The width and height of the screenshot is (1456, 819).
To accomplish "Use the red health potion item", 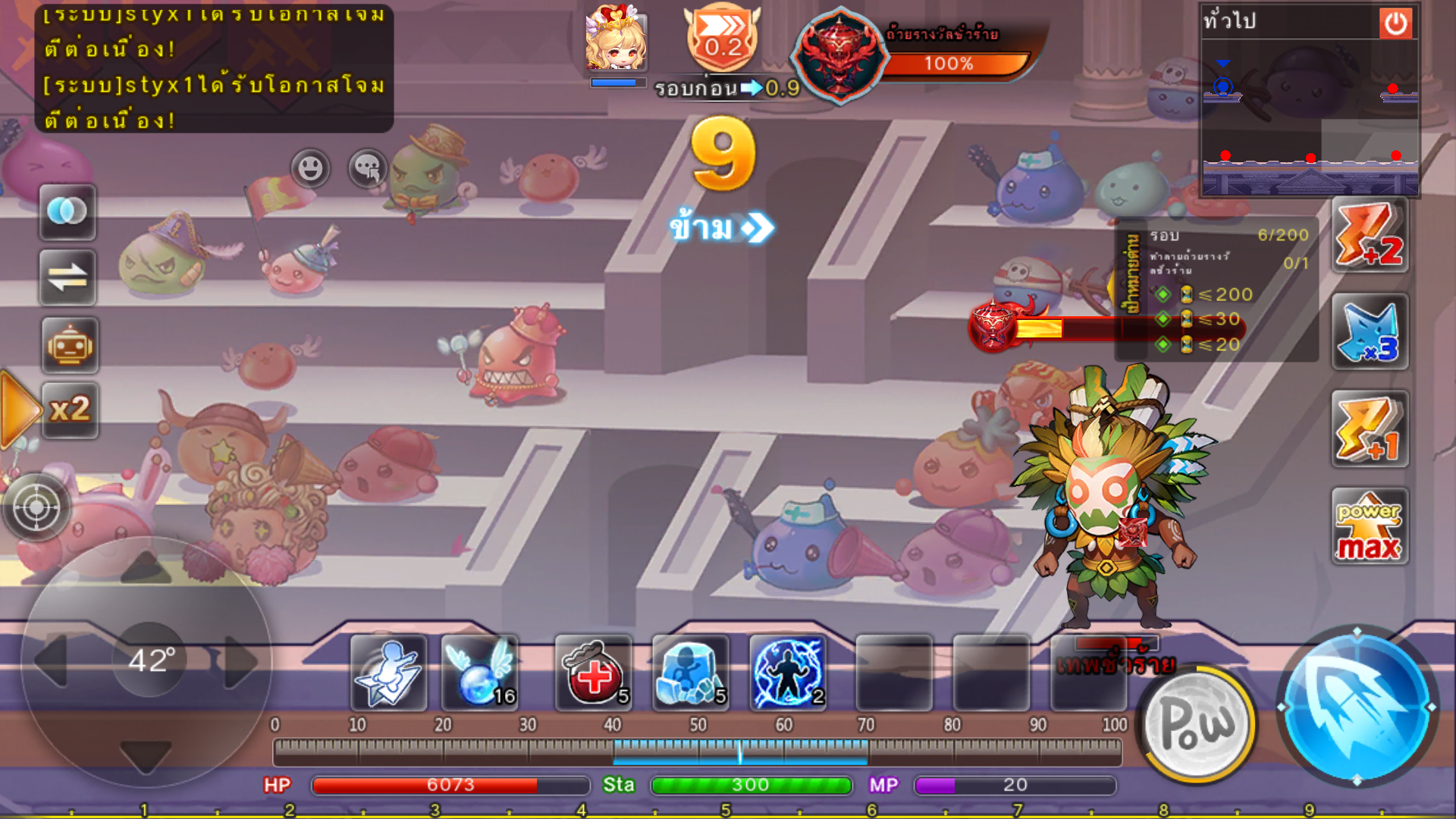I will pos(593,673).
